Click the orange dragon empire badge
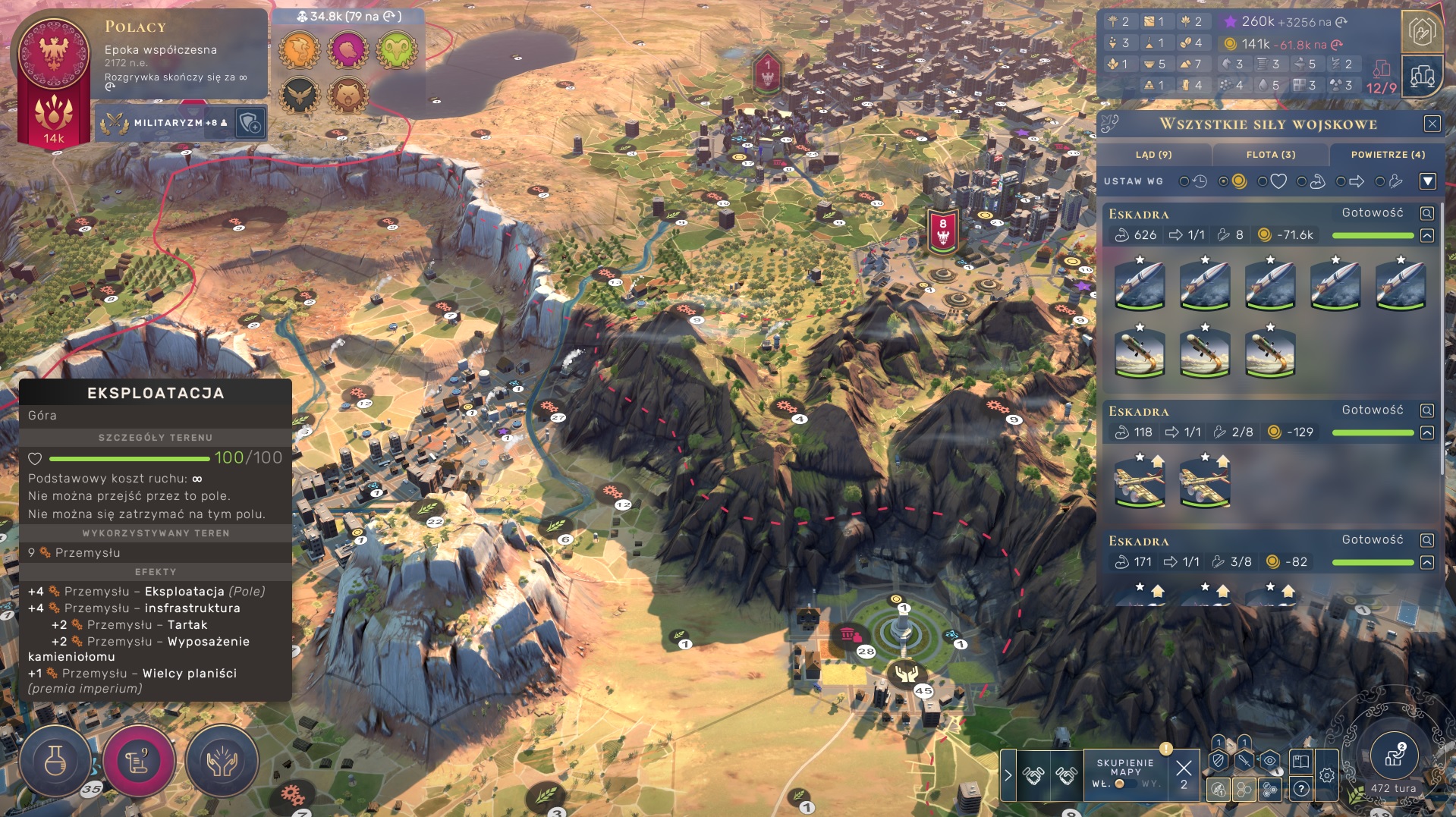Screen dimensions: 1456x817 pos(299,50)
